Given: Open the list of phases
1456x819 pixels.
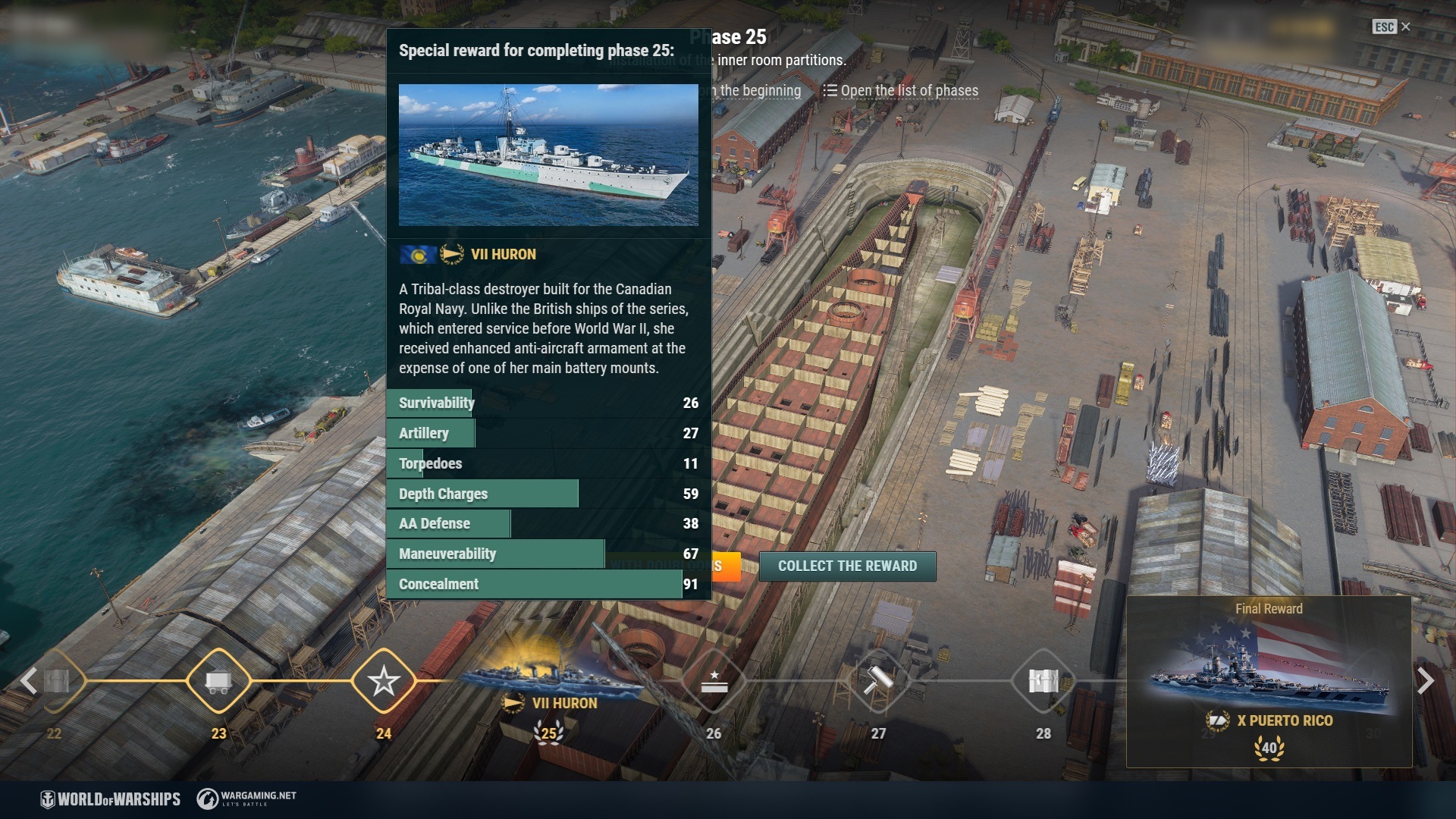Looking at the screenshot, I should point(901,91).
